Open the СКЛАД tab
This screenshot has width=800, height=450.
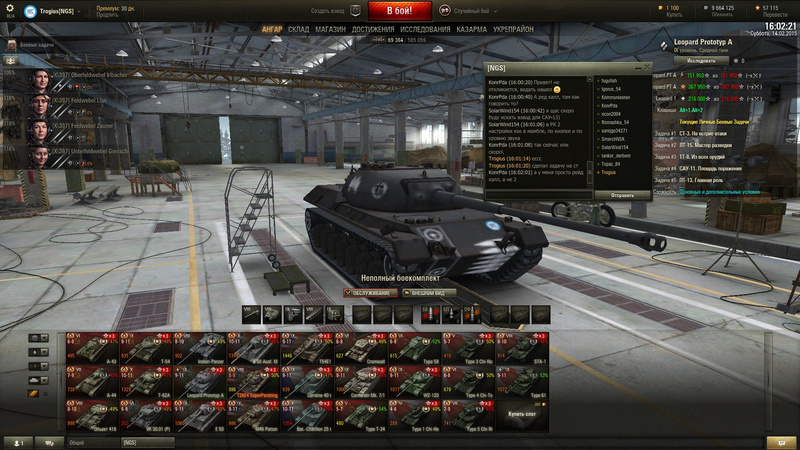tap(298, 30)
